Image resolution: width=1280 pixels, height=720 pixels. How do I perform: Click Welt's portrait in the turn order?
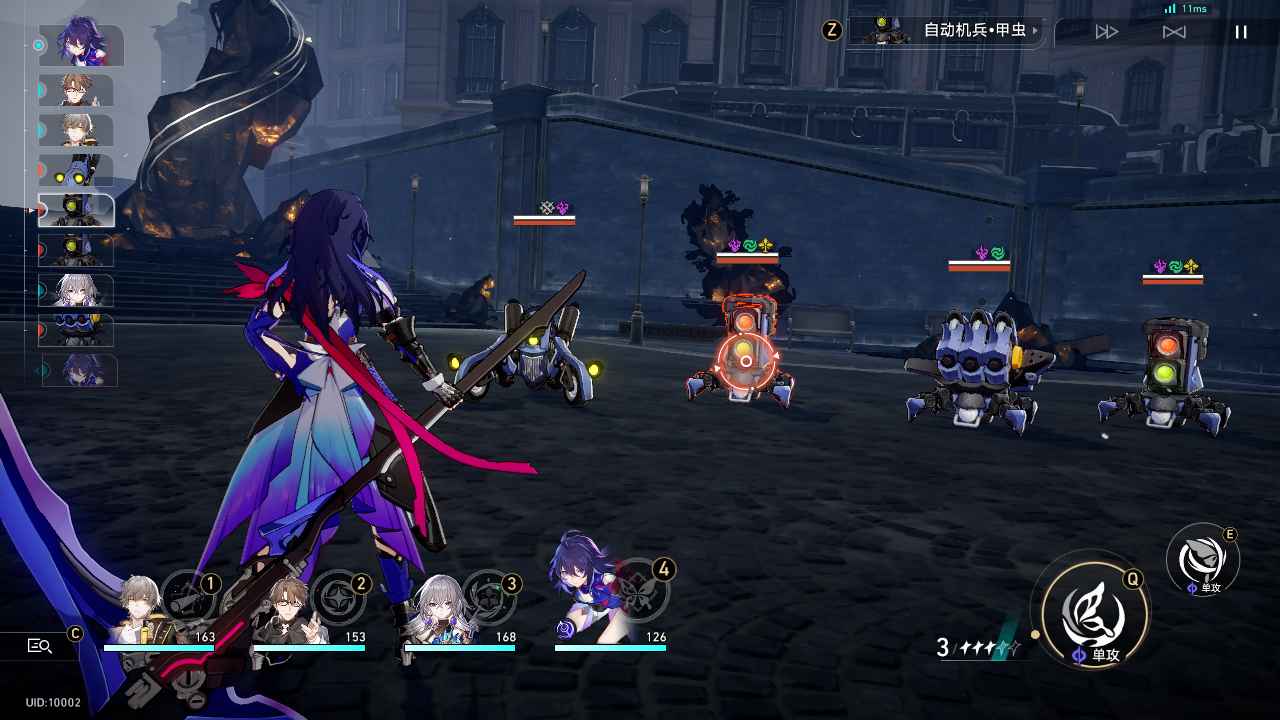pyautogui.click(x=76, y=90)
